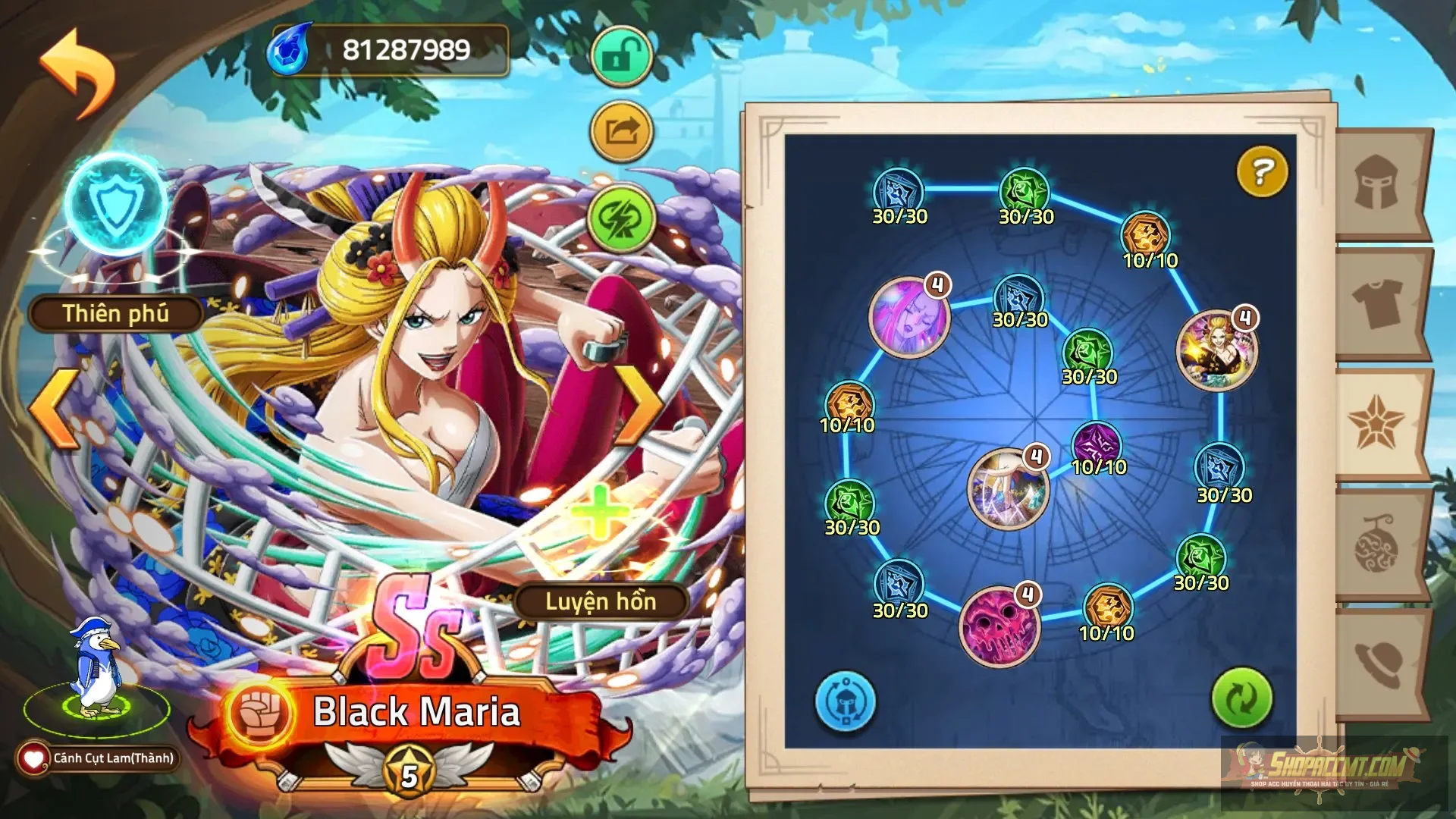Open the orange share icon near the top
Screen dimensions: 1456x819
622,133
